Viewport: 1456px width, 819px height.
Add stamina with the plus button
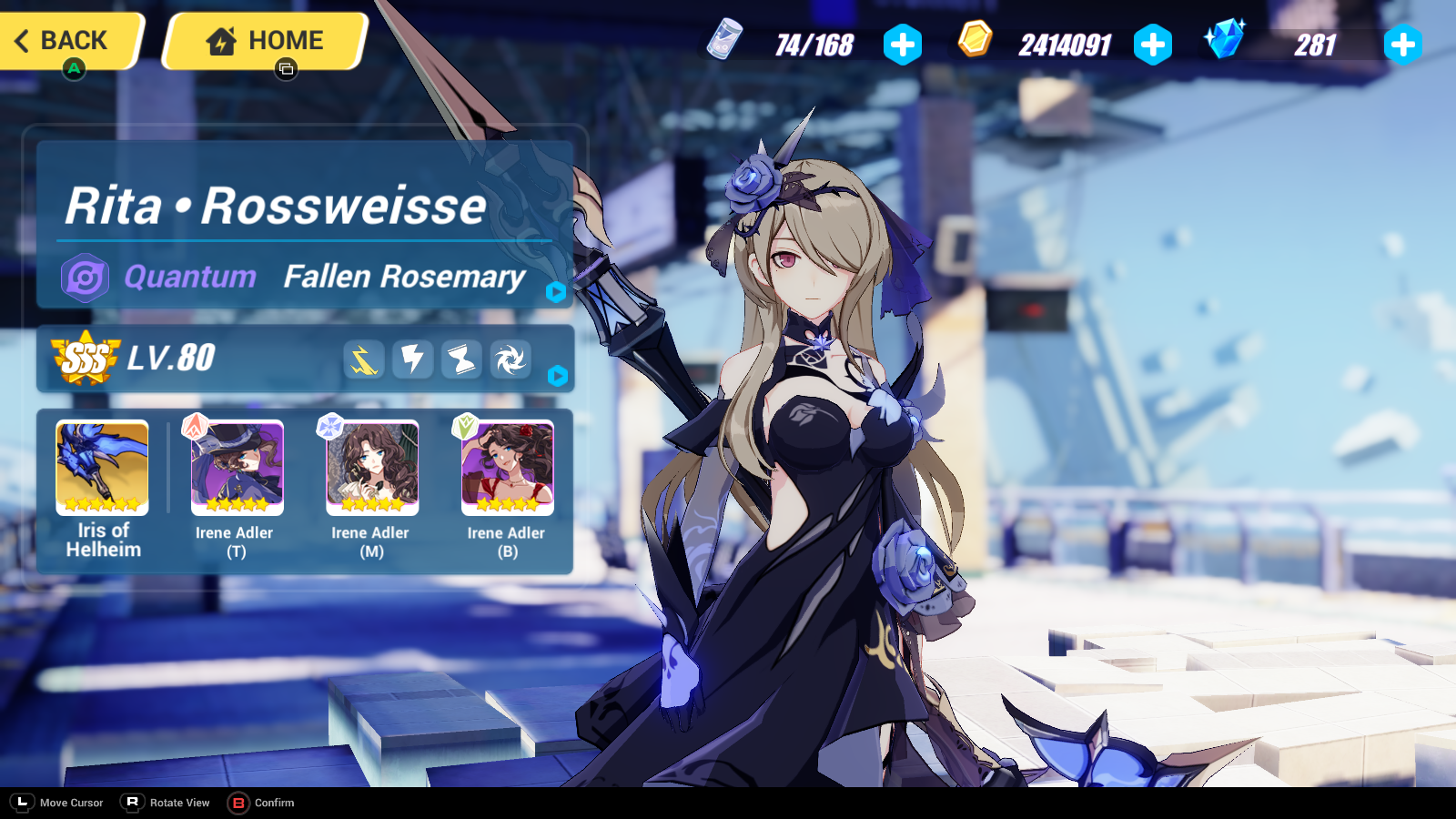902,43
